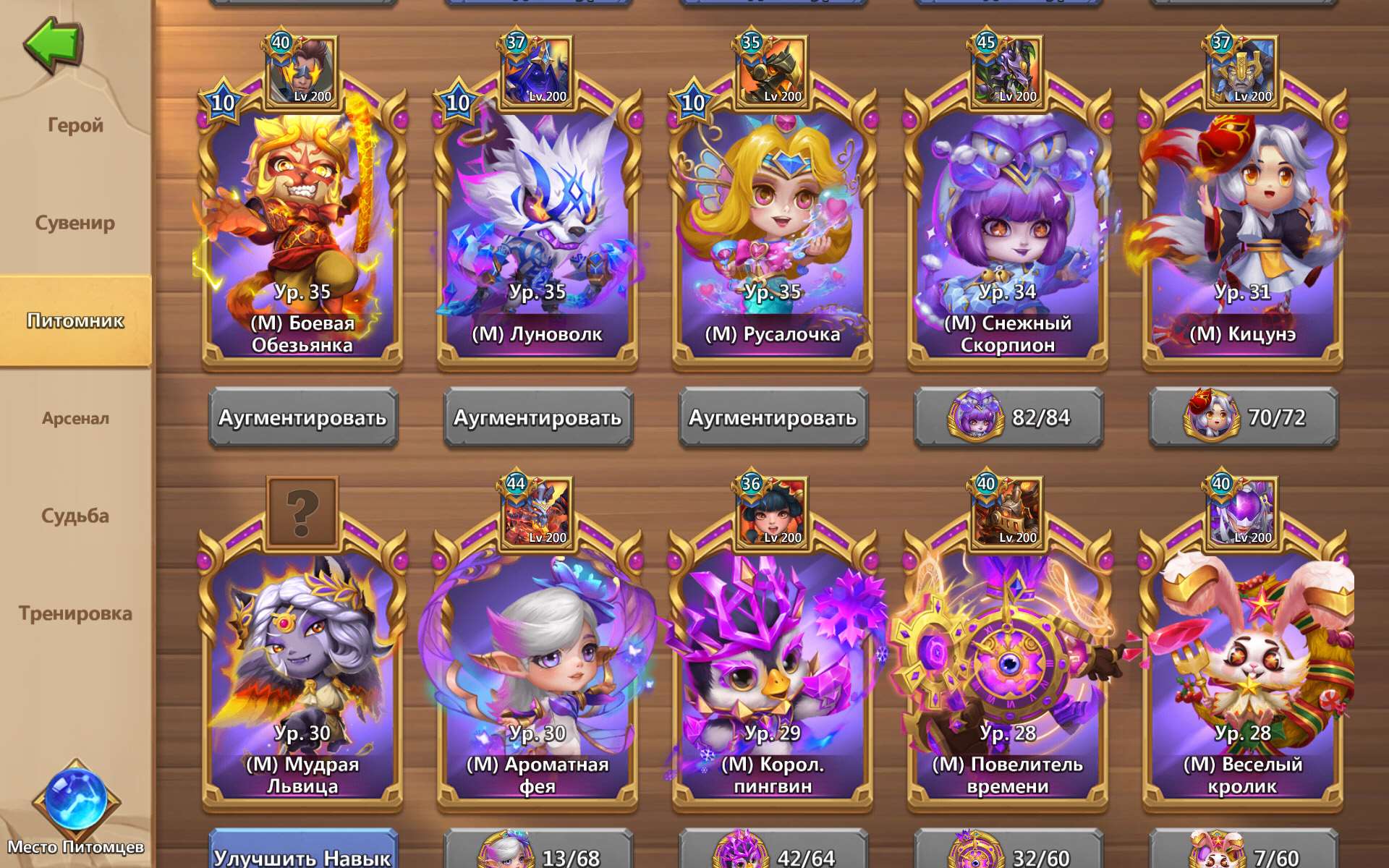Select the Судьба sidebar entry
1389x868 pixels.
click(x=76, y=516)
